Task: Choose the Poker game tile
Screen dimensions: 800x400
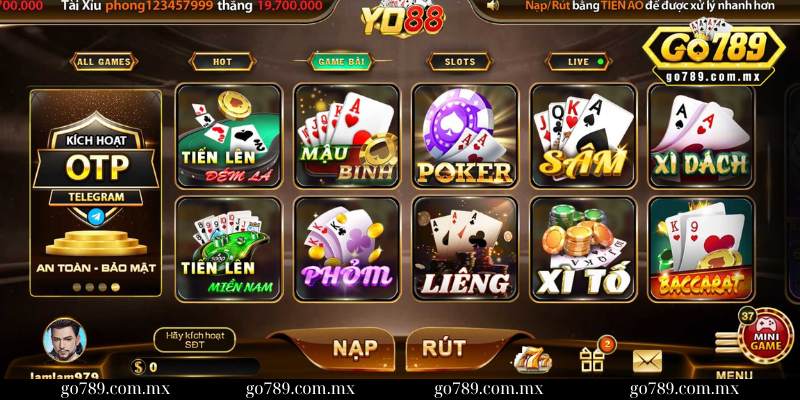Action: (x=465, y=136)
